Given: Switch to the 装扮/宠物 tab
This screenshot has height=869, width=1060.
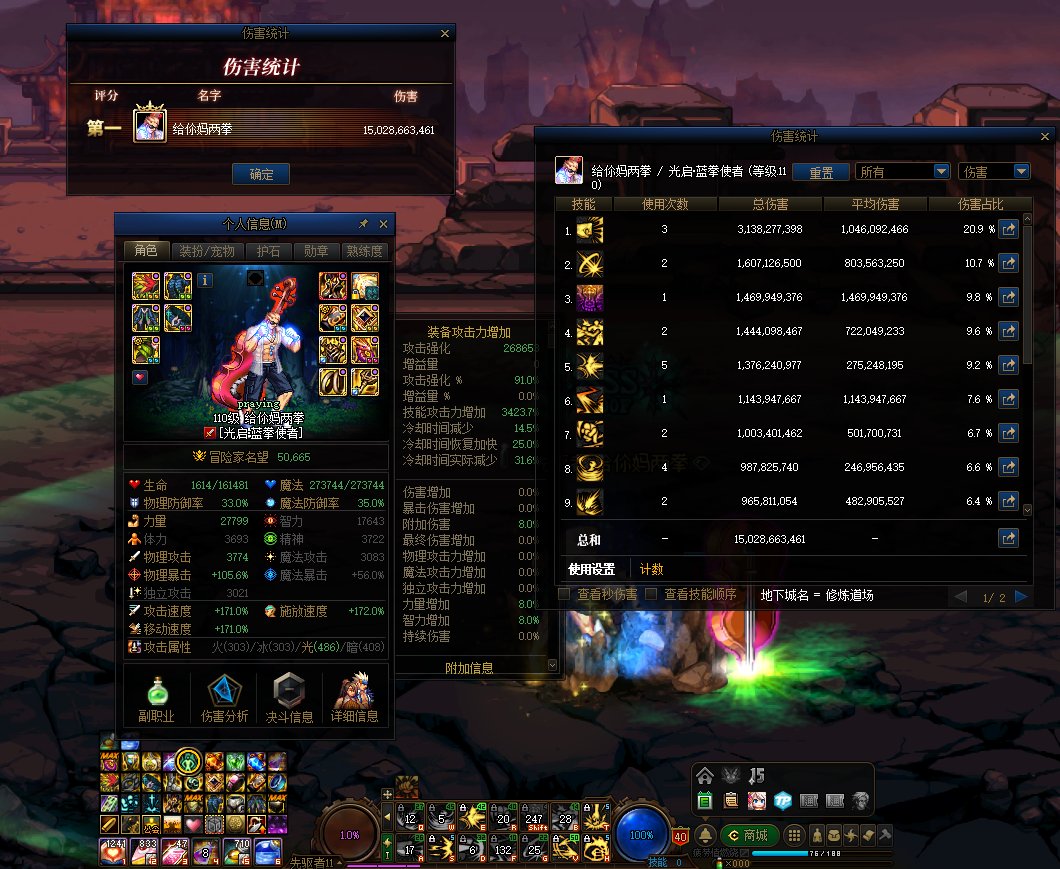Looking at the screenshot, I should point(207,251).
